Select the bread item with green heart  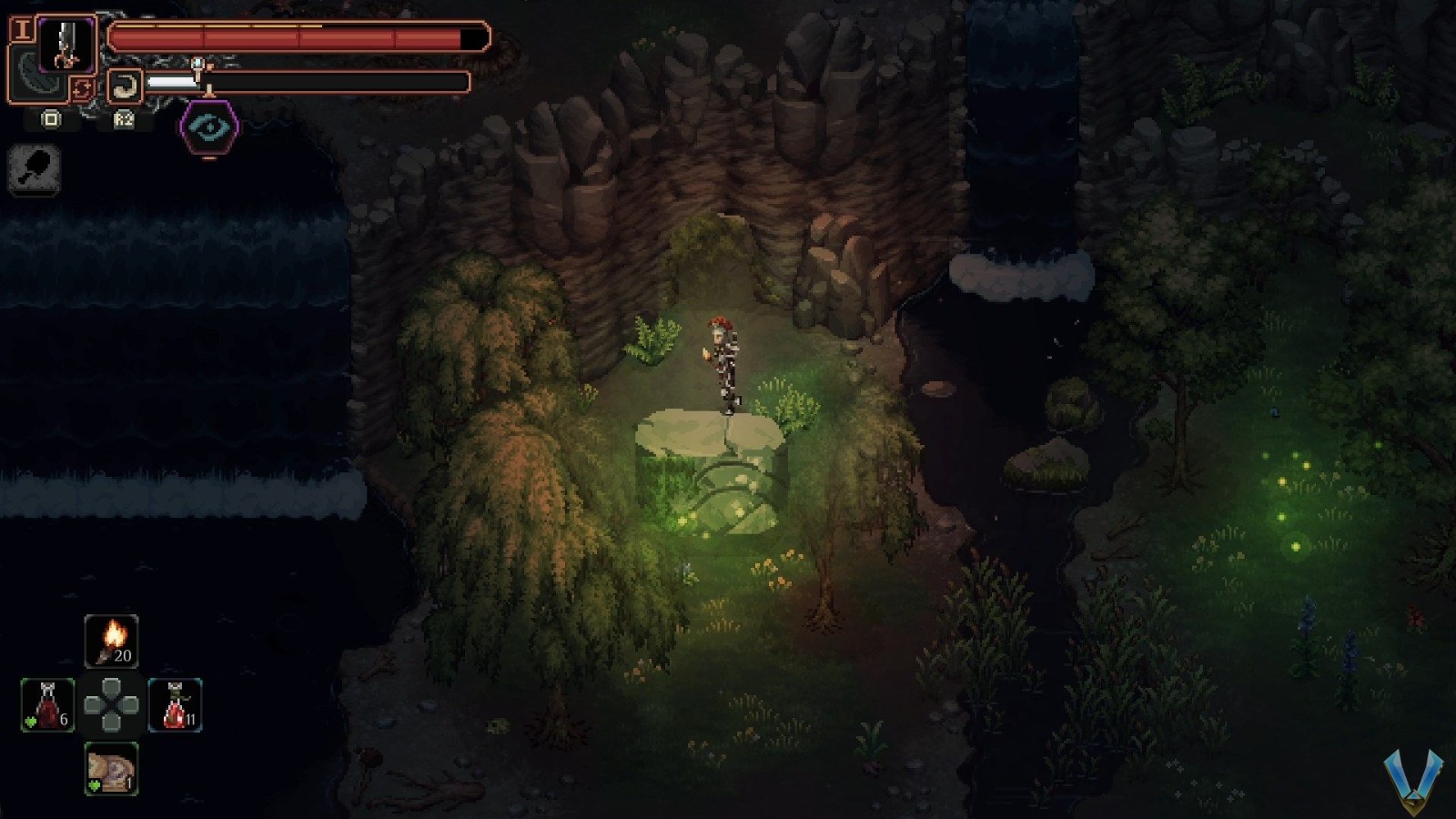click(x=109, y=767)
